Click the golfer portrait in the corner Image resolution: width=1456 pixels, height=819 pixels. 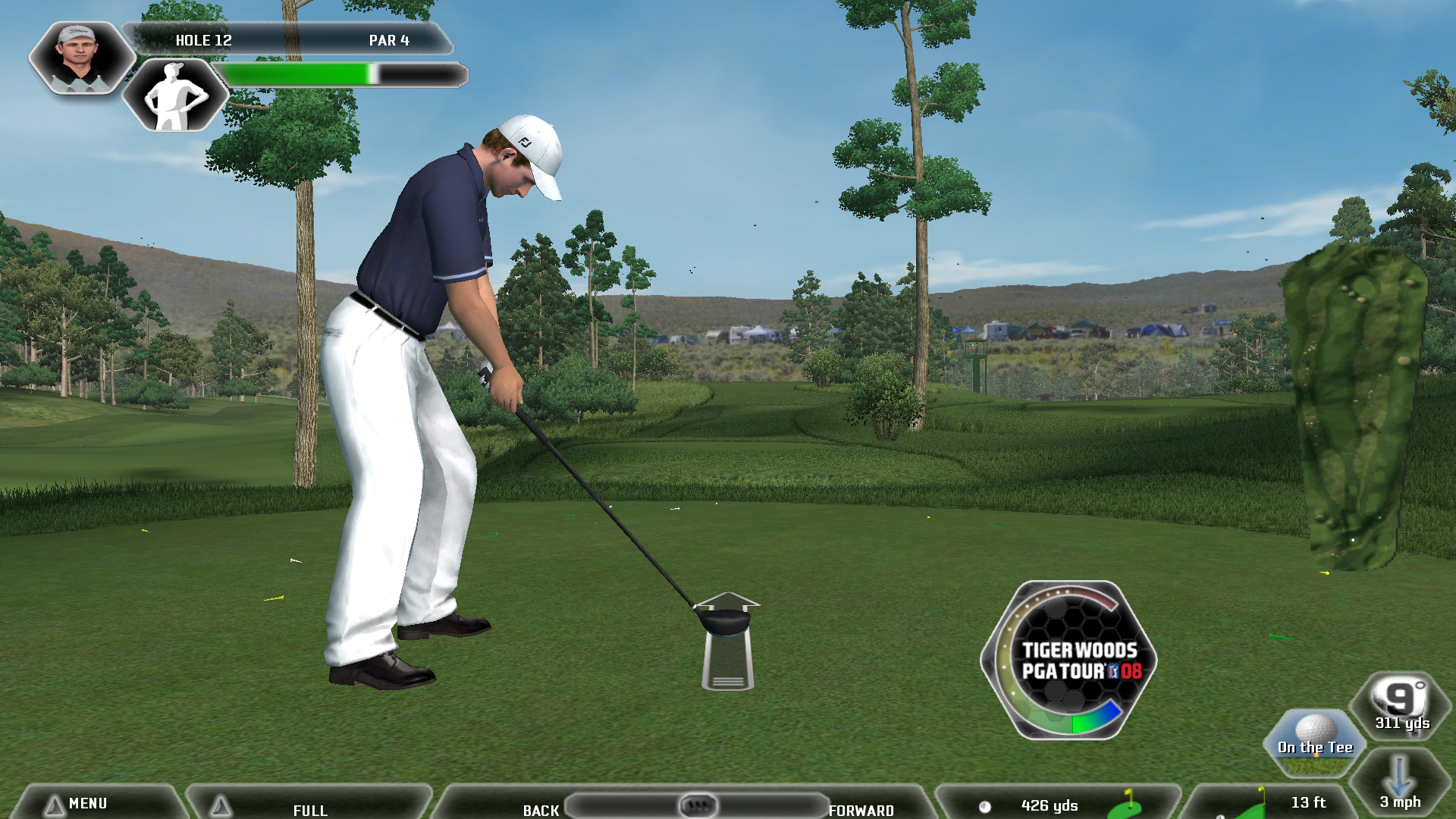[x=78, y=58]
